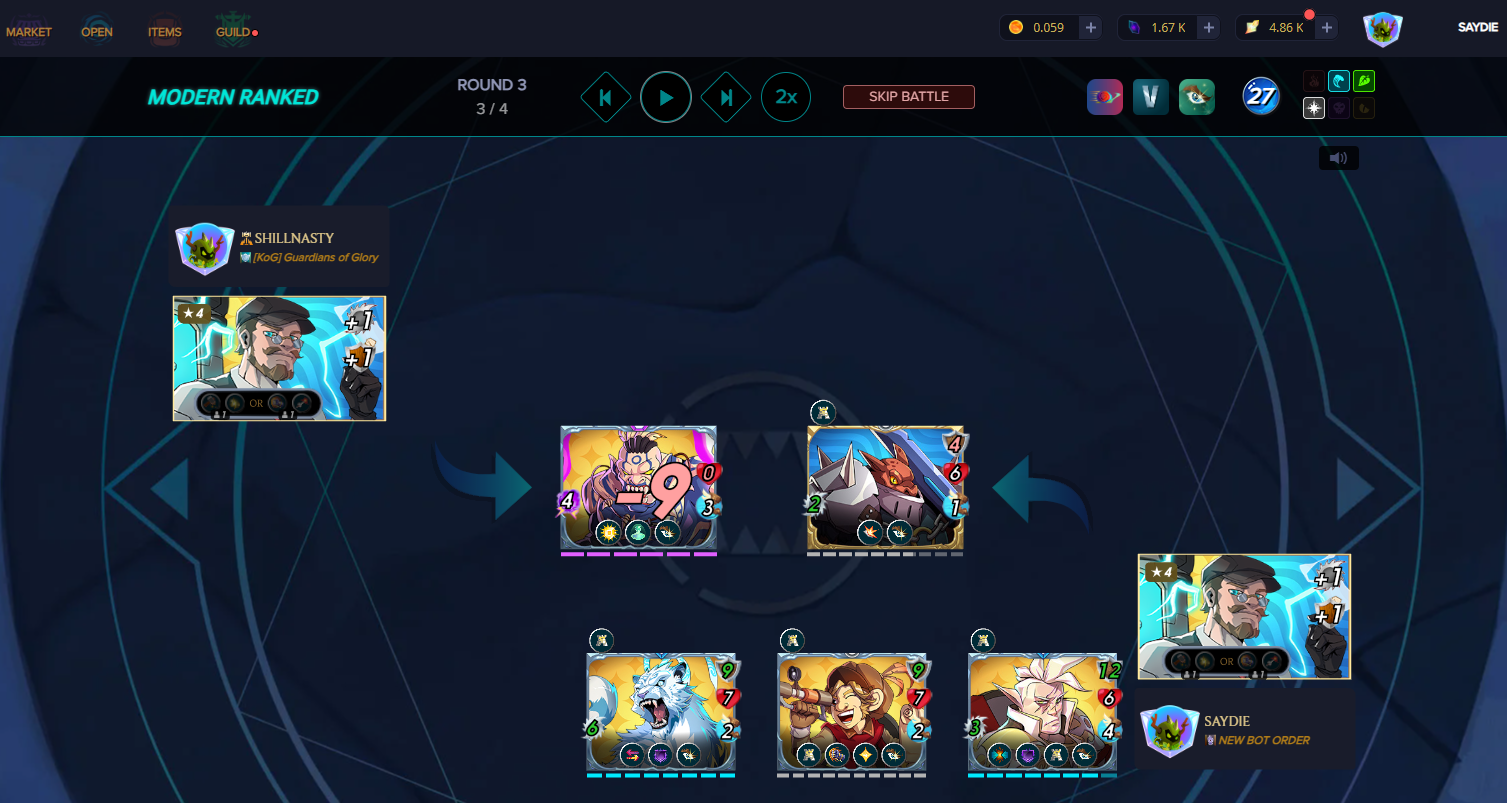Select the white tiger monster card

[x=661, y=712]
